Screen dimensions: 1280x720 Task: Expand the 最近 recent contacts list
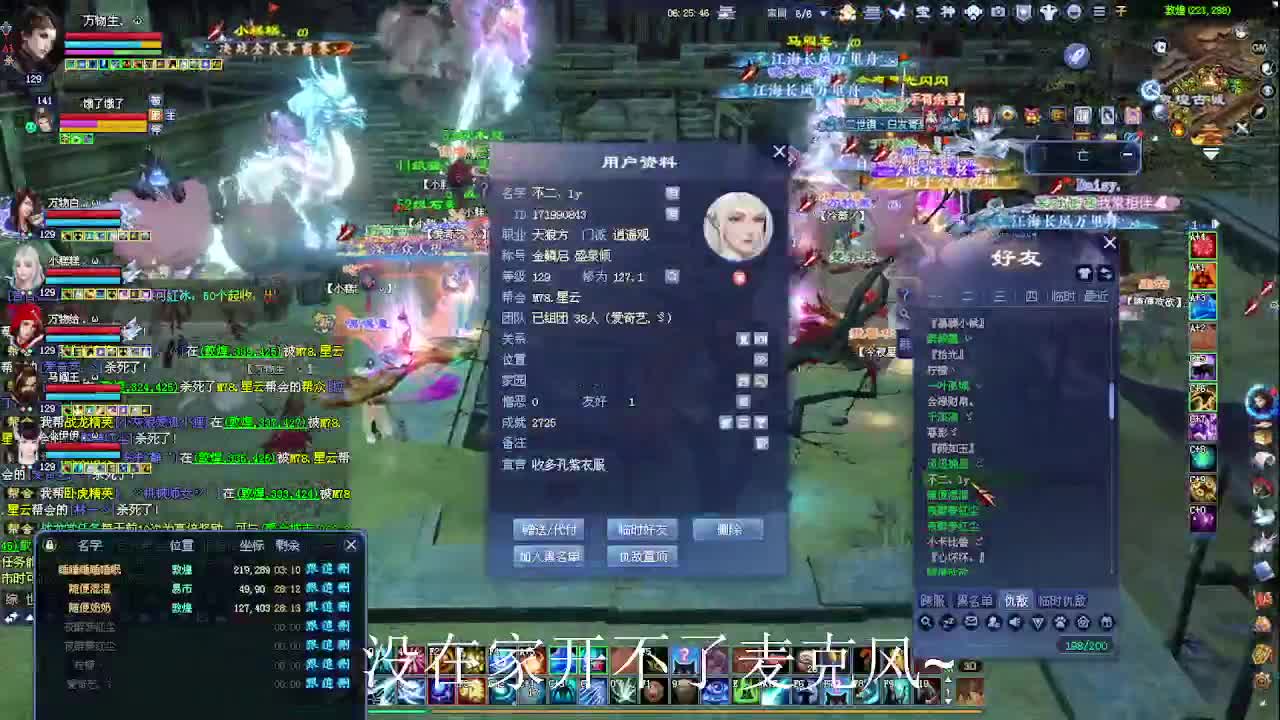1095,297
